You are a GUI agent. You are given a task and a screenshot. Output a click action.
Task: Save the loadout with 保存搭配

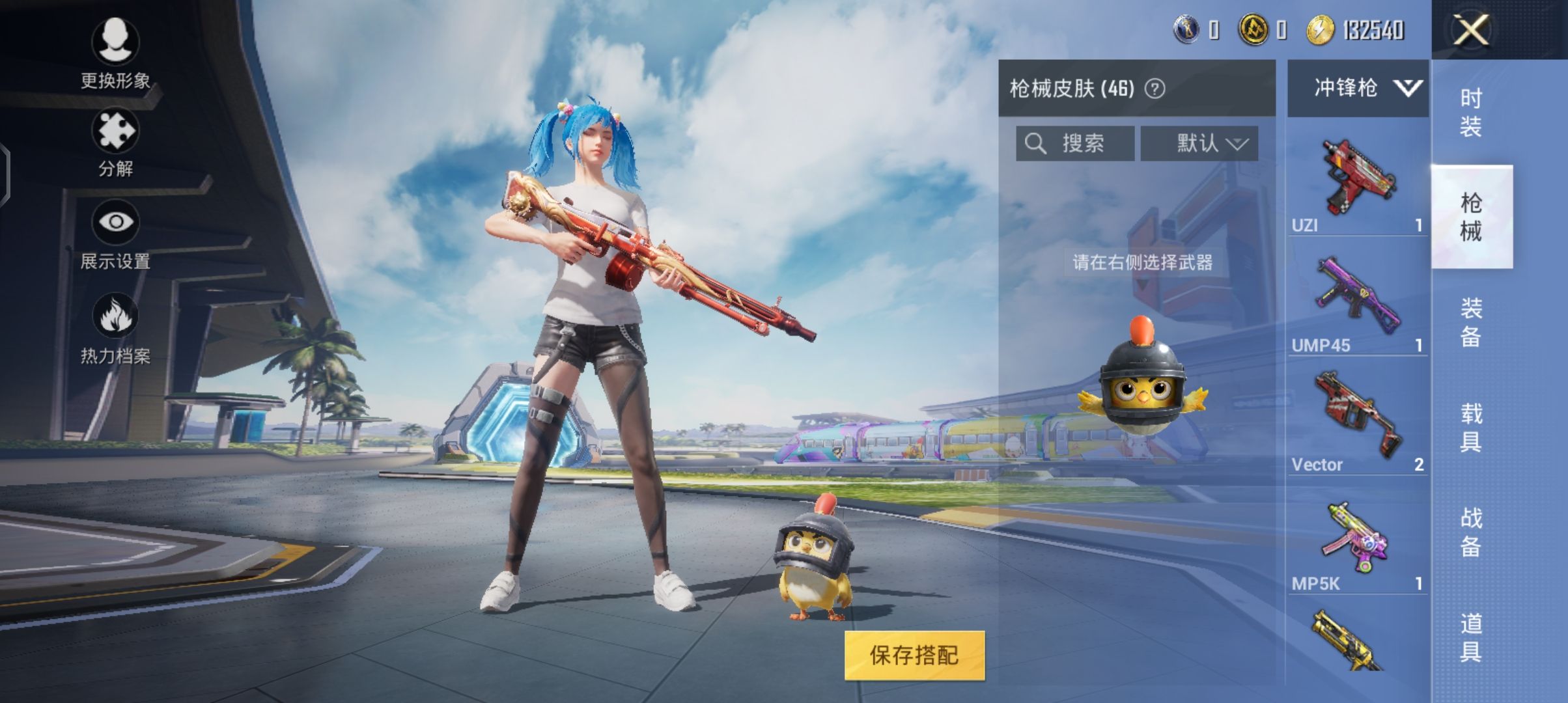(914, 655)
